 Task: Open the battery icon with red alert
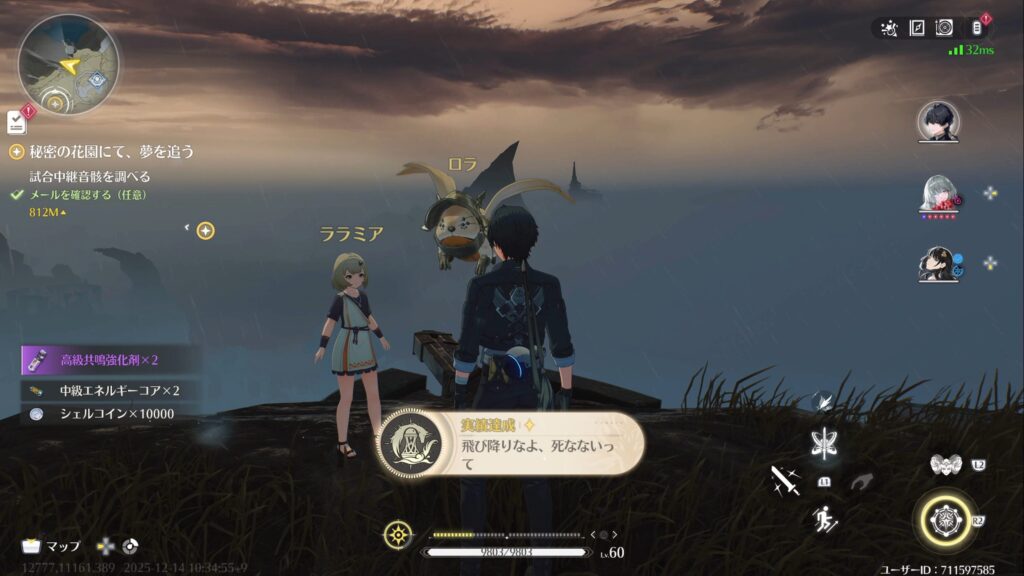click(x=979, y=27)
